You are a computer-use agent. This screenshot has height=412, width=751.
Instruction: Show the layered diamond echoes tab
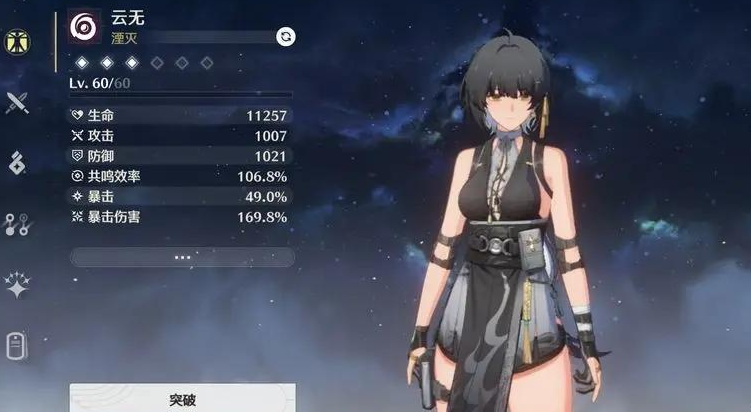(17, 162)
